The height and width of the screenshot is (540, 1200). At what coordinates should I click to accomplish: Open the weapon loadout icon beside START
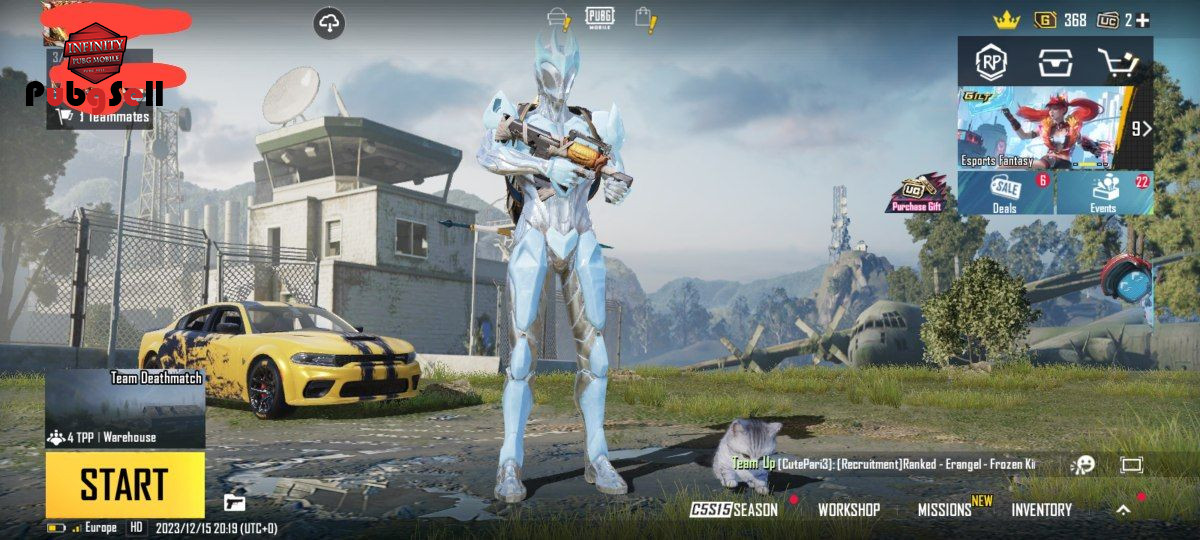coord(234,501)
